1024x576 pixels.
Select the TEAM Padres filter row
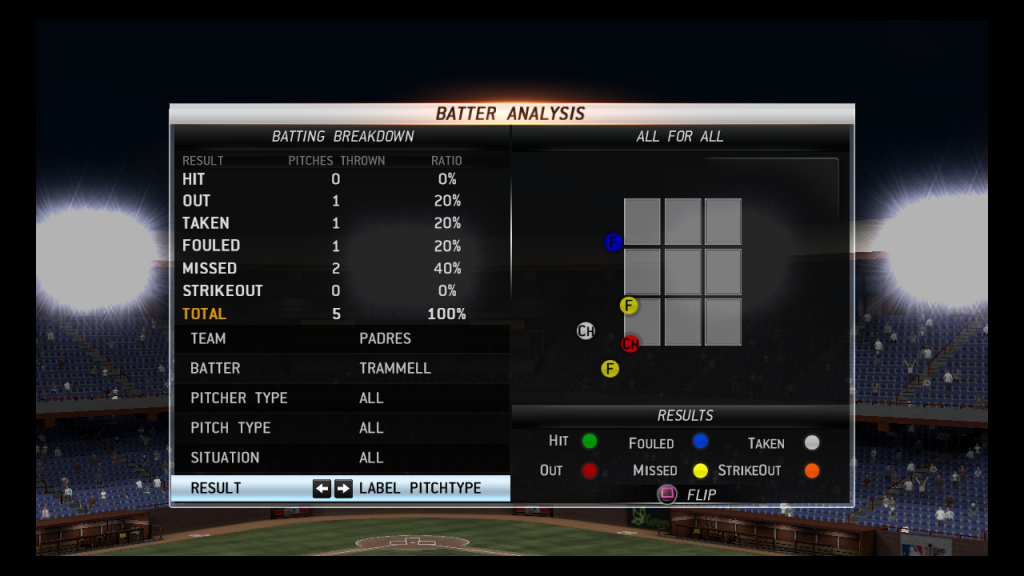340,339
